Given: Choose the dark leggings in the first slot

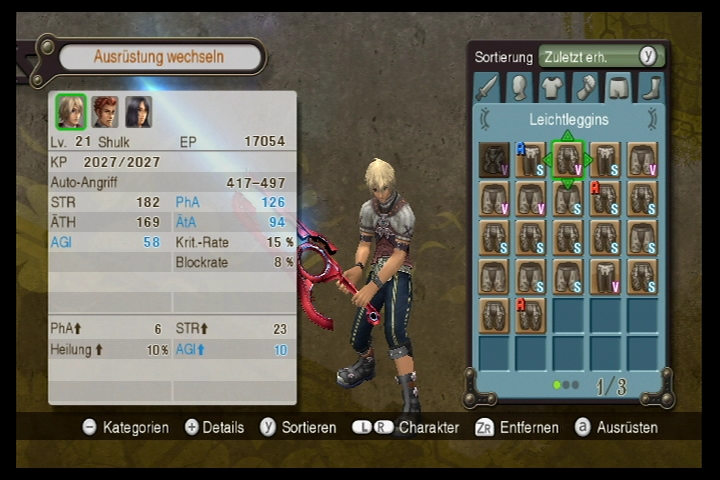Looking at the screenshot, I should tap(494, 159).
